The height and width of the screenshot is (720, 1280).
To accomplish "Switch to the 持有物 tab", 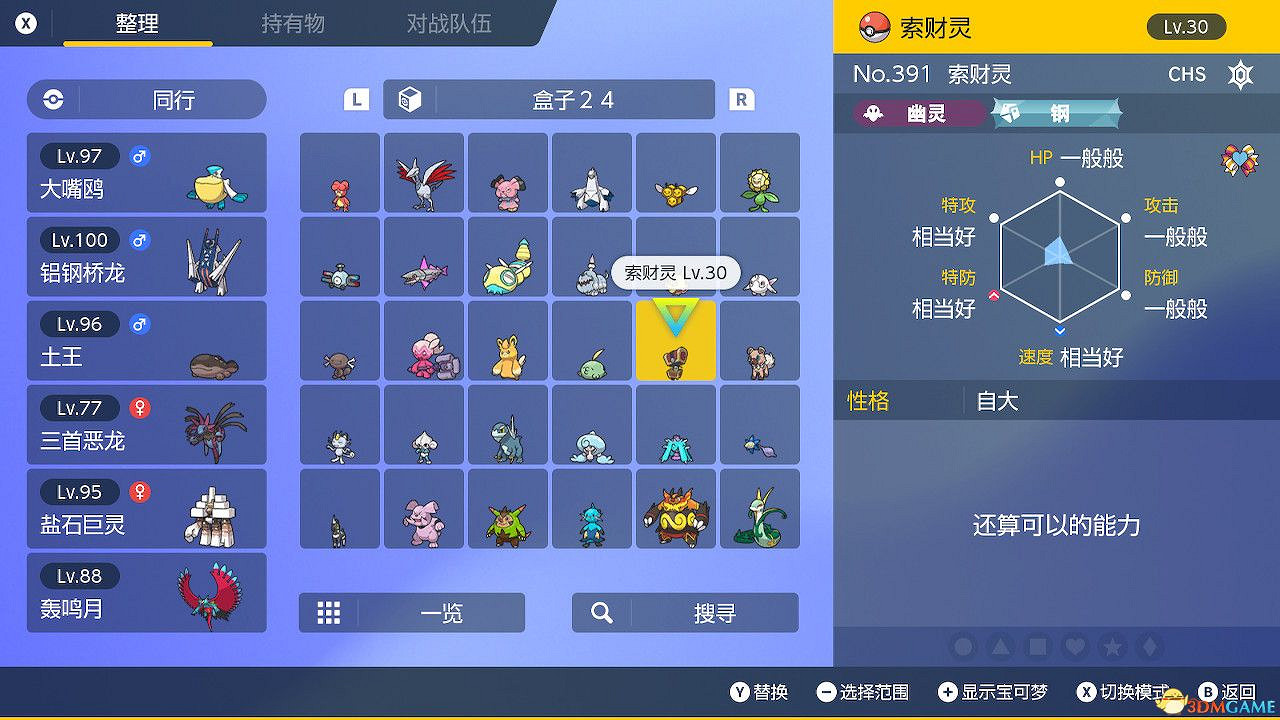I will coord(293,24).
